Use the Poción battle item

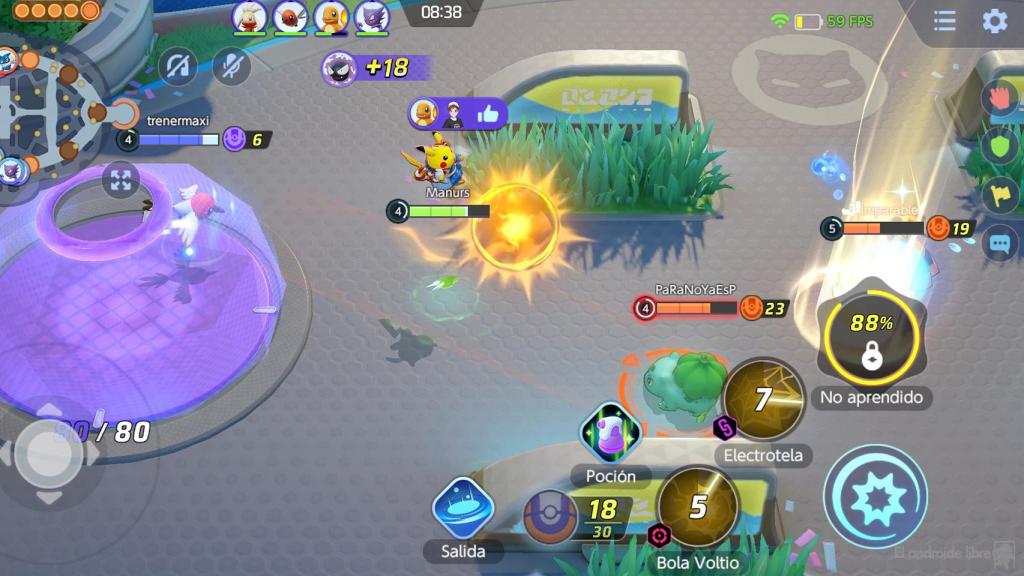[x=610, y=433]
